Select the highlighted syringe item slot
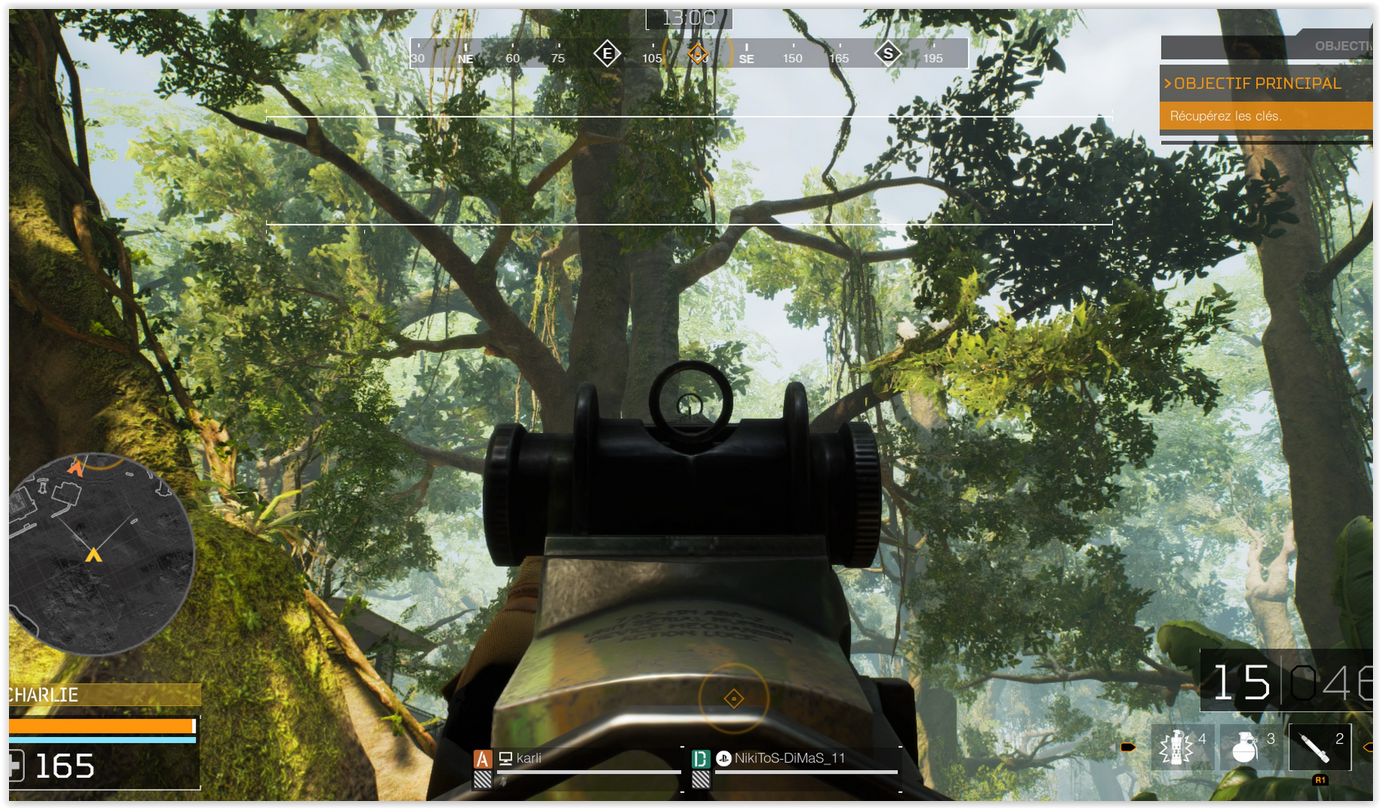Viewport: 1381px width, 809px height. pos(1319,747)
